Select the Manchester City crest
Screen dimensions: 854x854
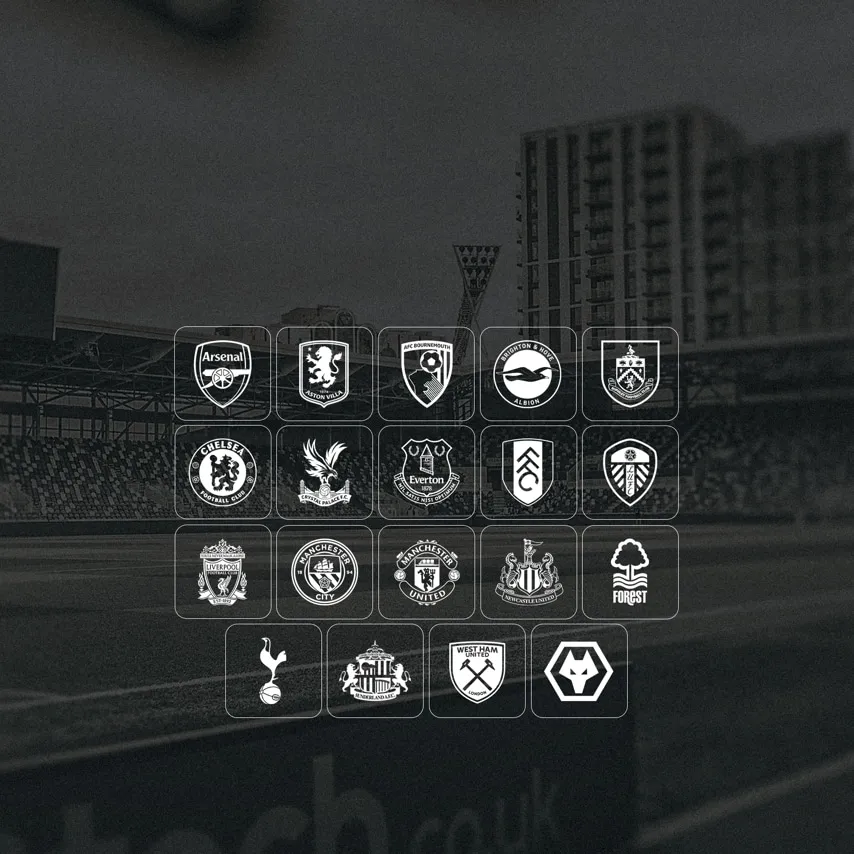point(324,572)
